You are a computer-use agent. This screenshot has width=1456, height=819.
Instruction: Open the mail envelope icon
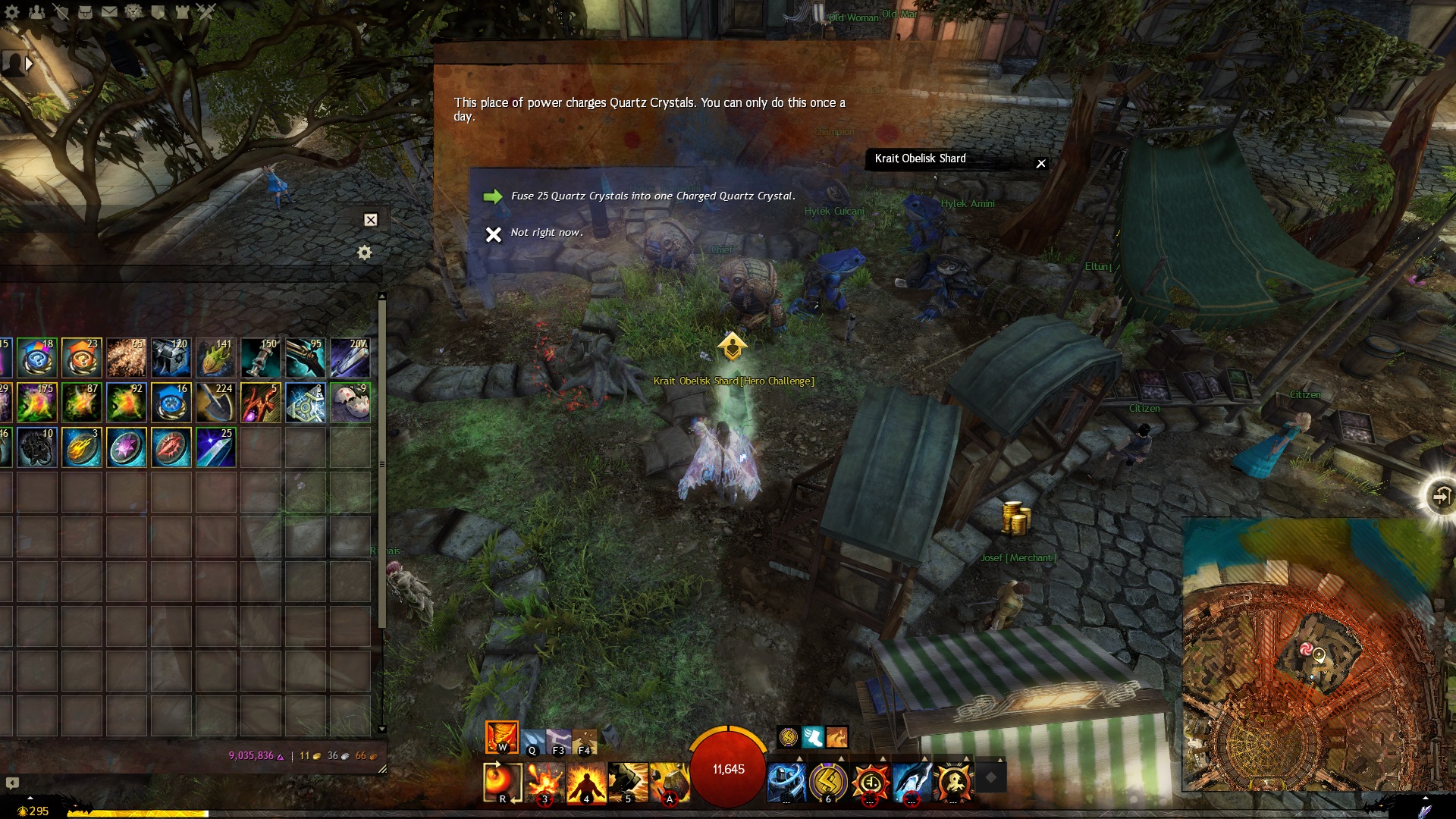(x=109, y=11)
